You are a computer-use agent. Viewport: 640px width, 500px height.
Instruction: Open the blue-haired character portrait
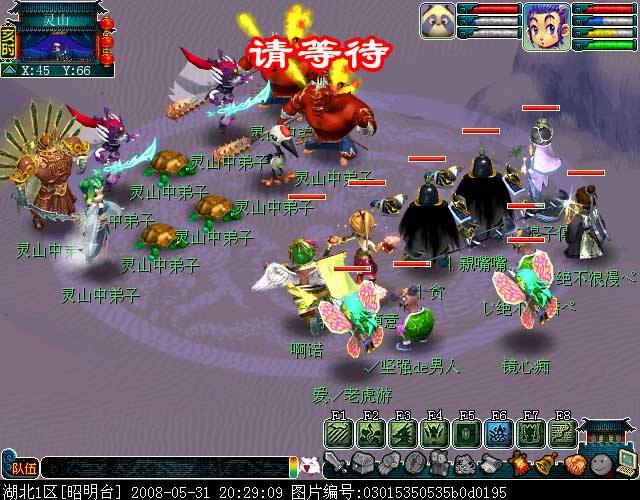coord(546,25)
